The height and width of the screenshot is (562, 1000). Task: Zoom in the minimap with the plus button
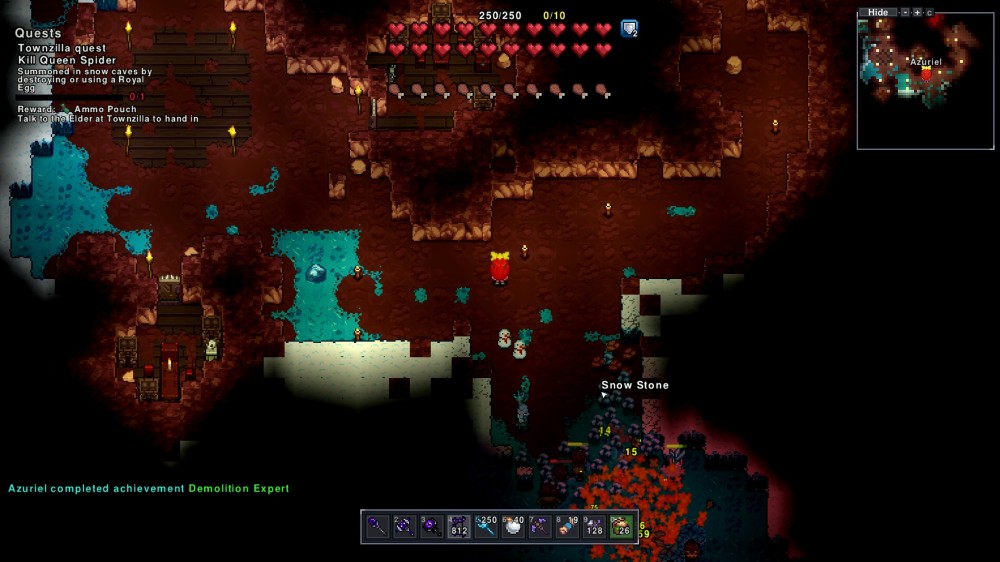click(917, 12)
